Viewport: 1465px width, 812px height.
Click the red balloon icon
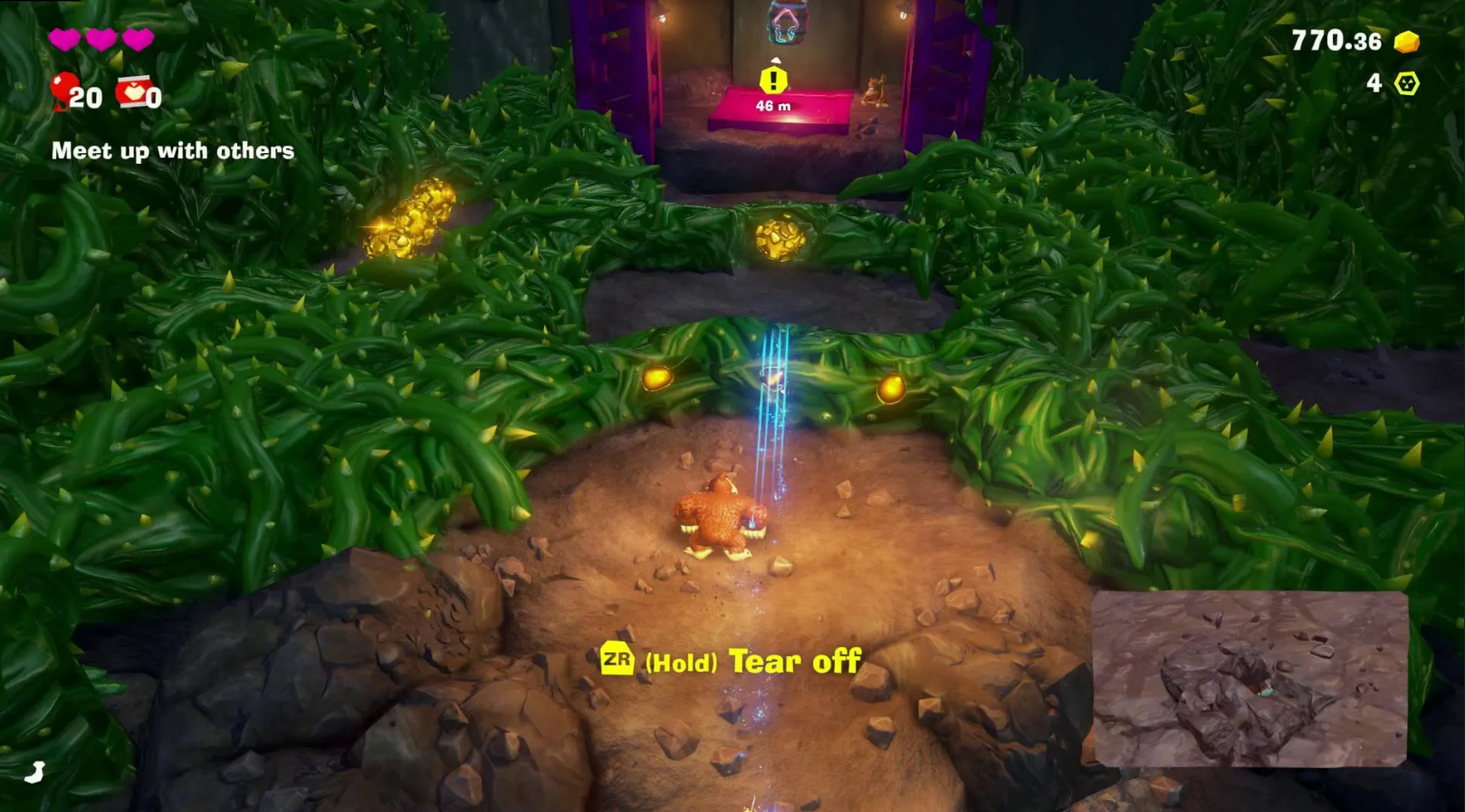tap(62, 90)
